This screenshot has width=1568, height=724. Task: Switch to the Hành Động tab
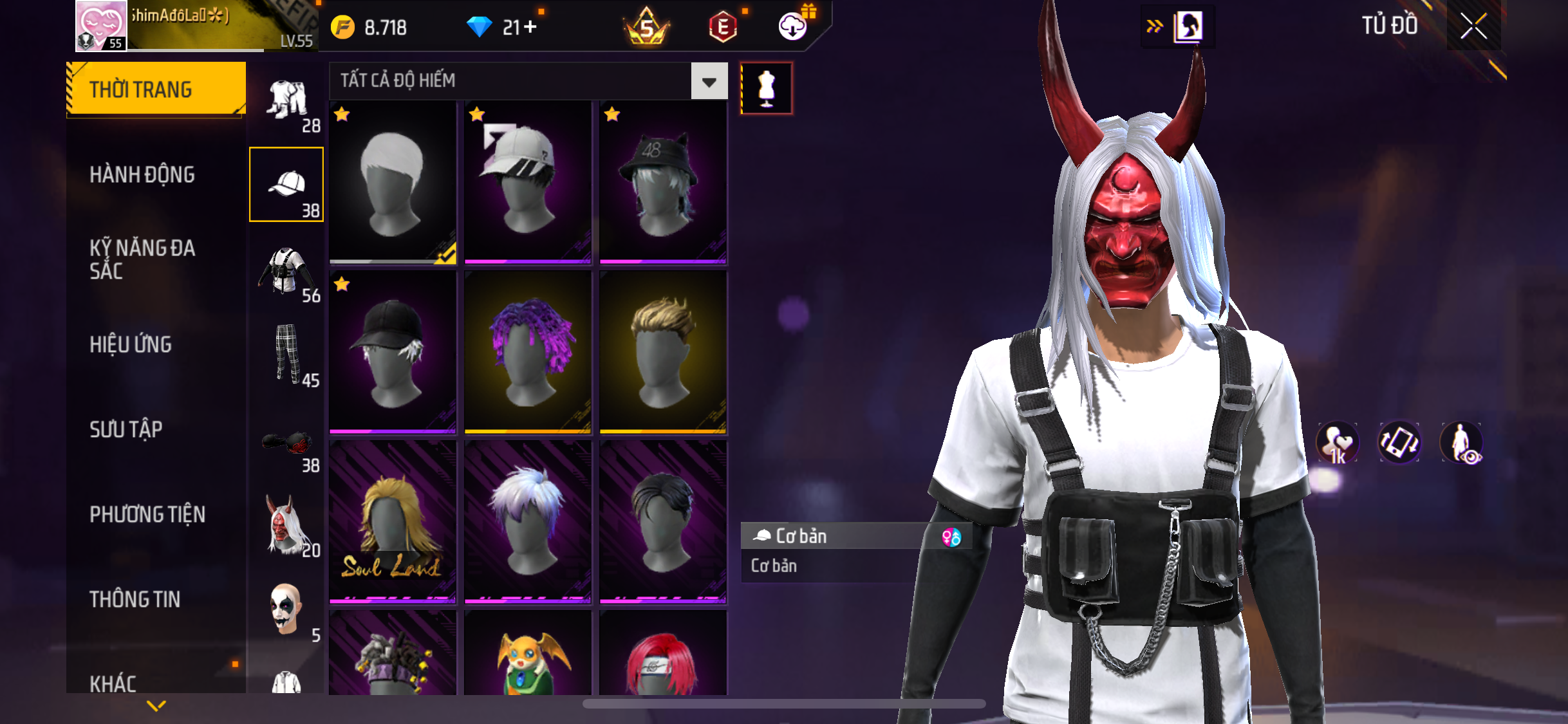pos(142,174)
